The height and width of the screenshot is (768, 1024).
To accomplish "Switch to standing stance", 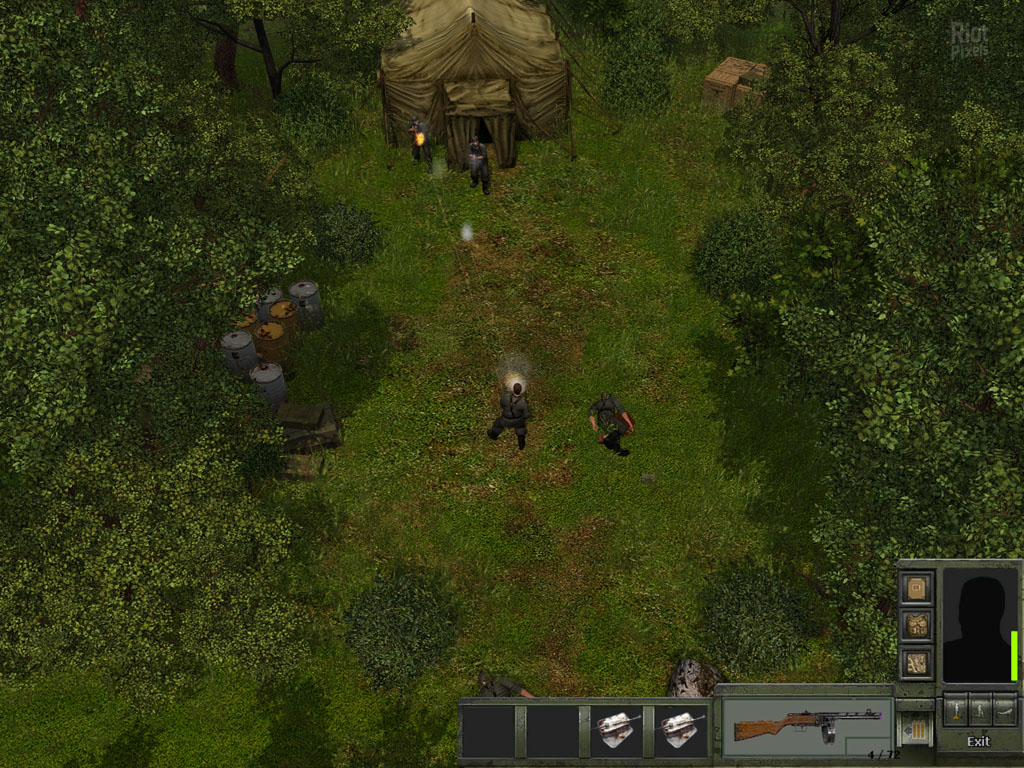I will [955, 708].
